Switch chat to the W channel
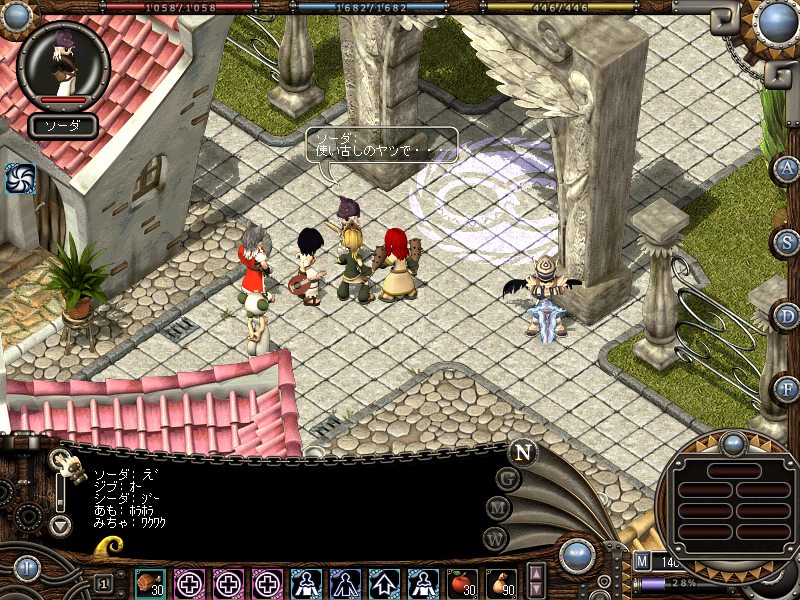Viewport: 800px width, 600px height. point(496,538)
